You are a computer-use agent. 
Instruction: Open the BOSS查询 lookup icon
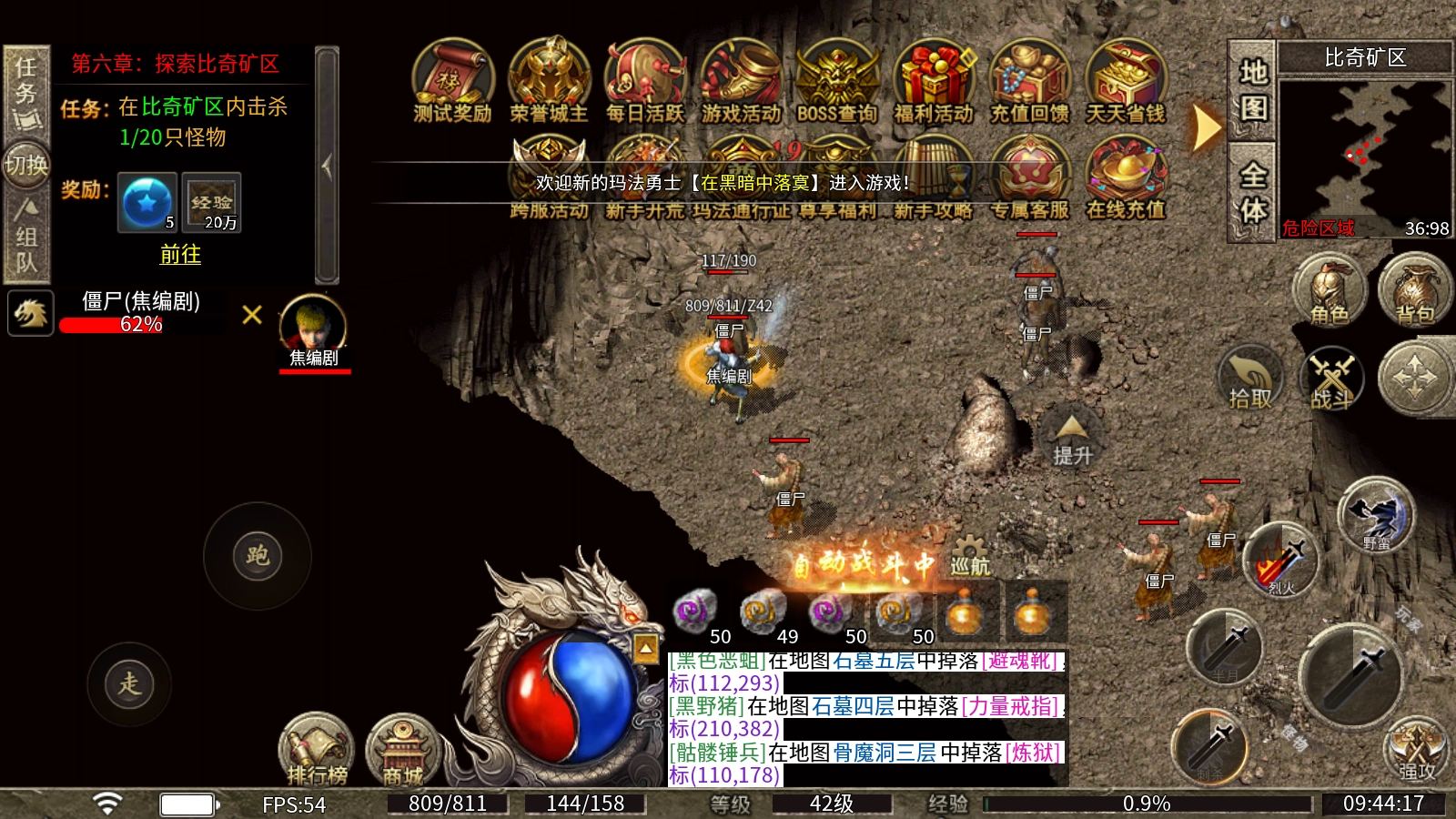(837, 80)
